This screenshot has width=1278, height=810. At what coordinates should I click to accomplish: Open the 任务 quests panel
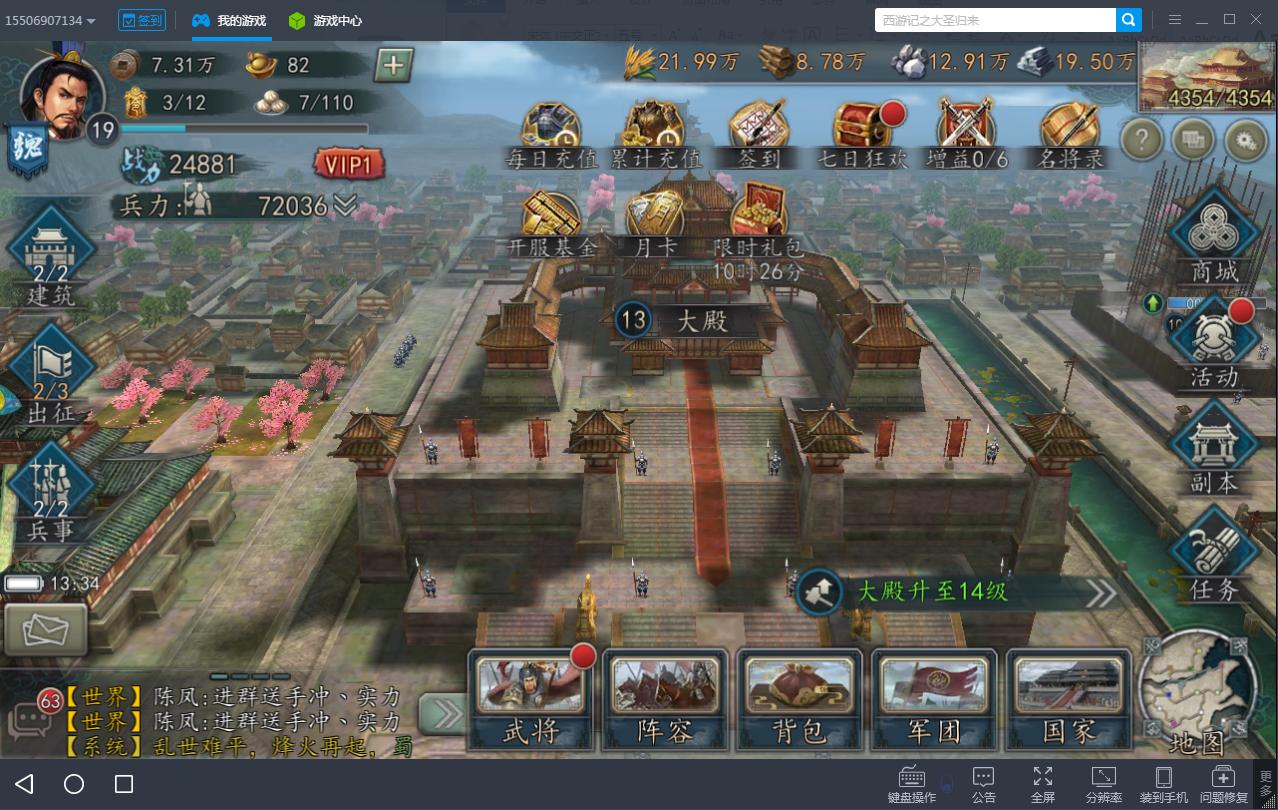click(x=1214, y=555)
